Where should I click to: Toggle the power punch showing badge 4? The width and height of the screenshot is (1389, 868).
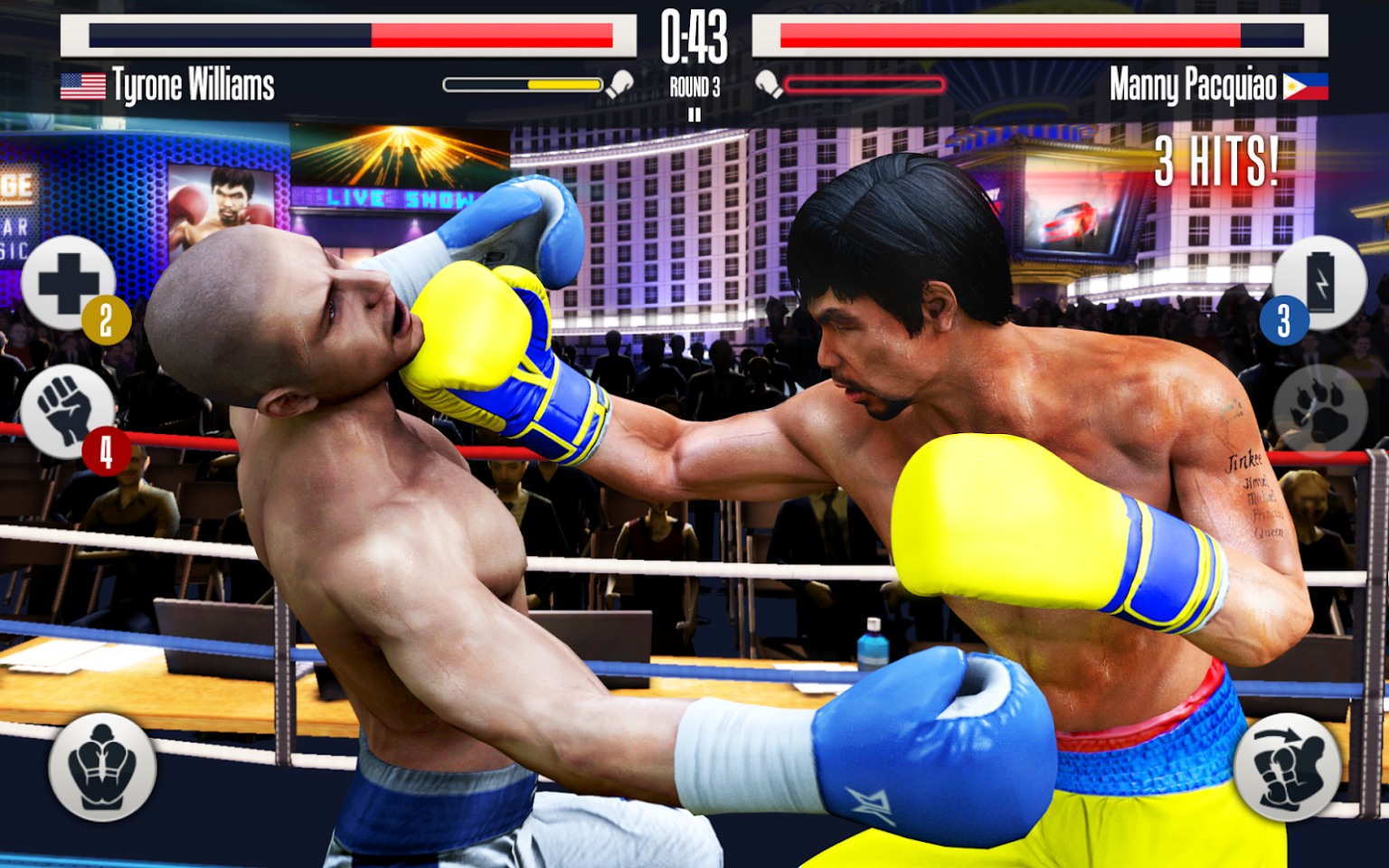point(105,448)
